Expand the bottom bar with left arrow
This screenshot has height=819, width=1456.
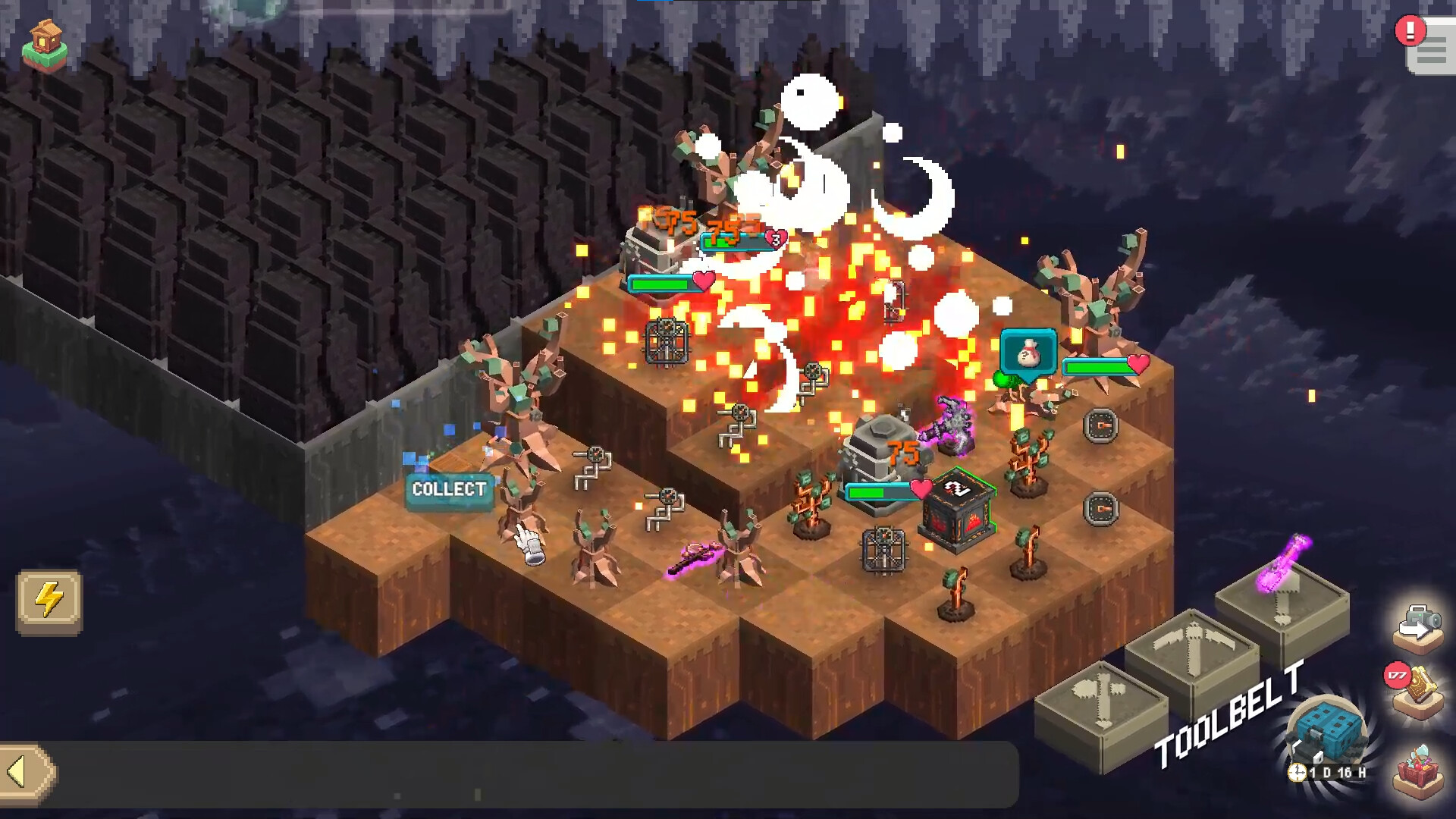[x=27, y=772]
